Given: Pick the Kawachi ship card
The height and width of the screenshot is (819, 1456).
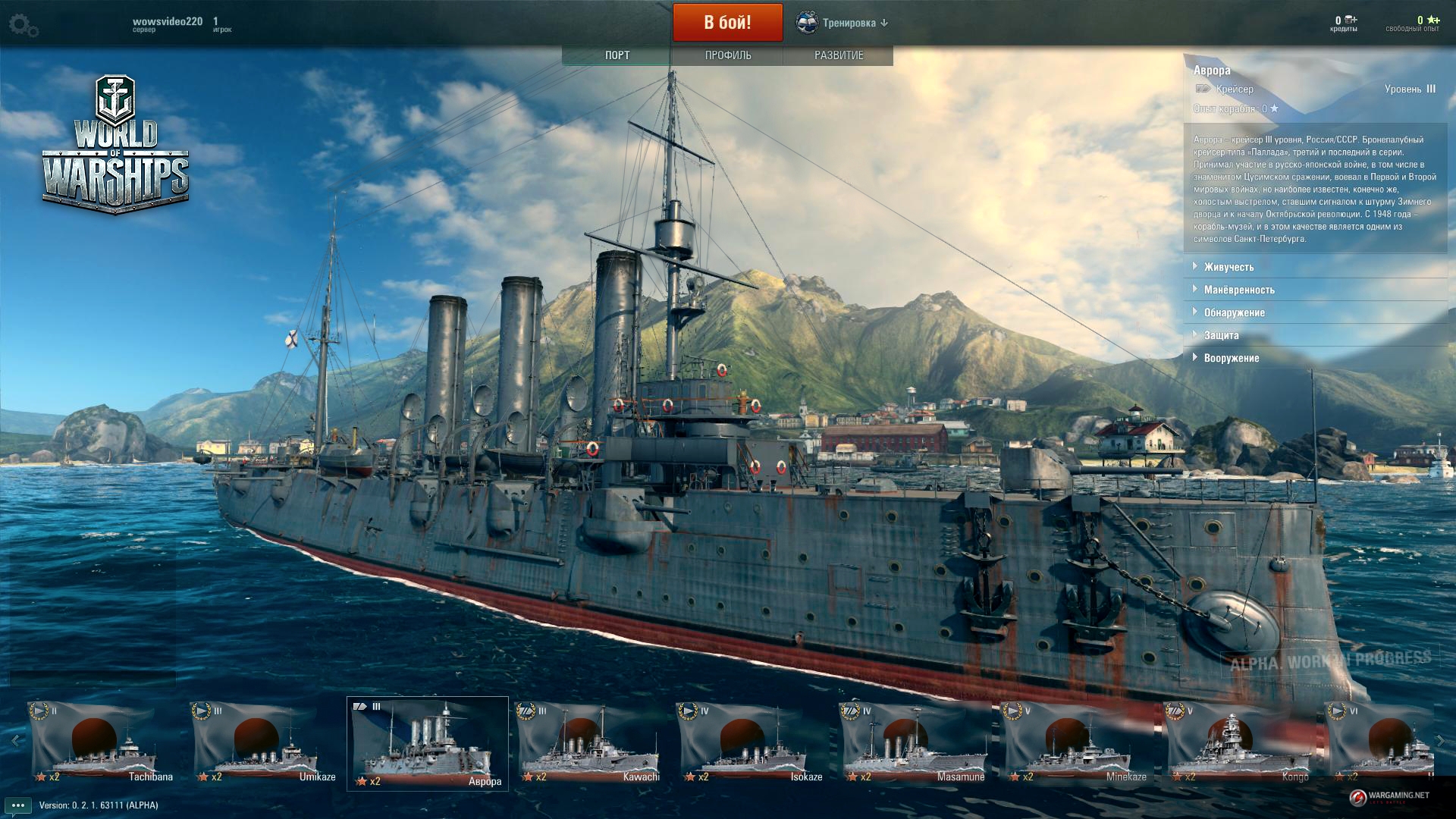Looking at the screenshot, I should click(589, 743).
